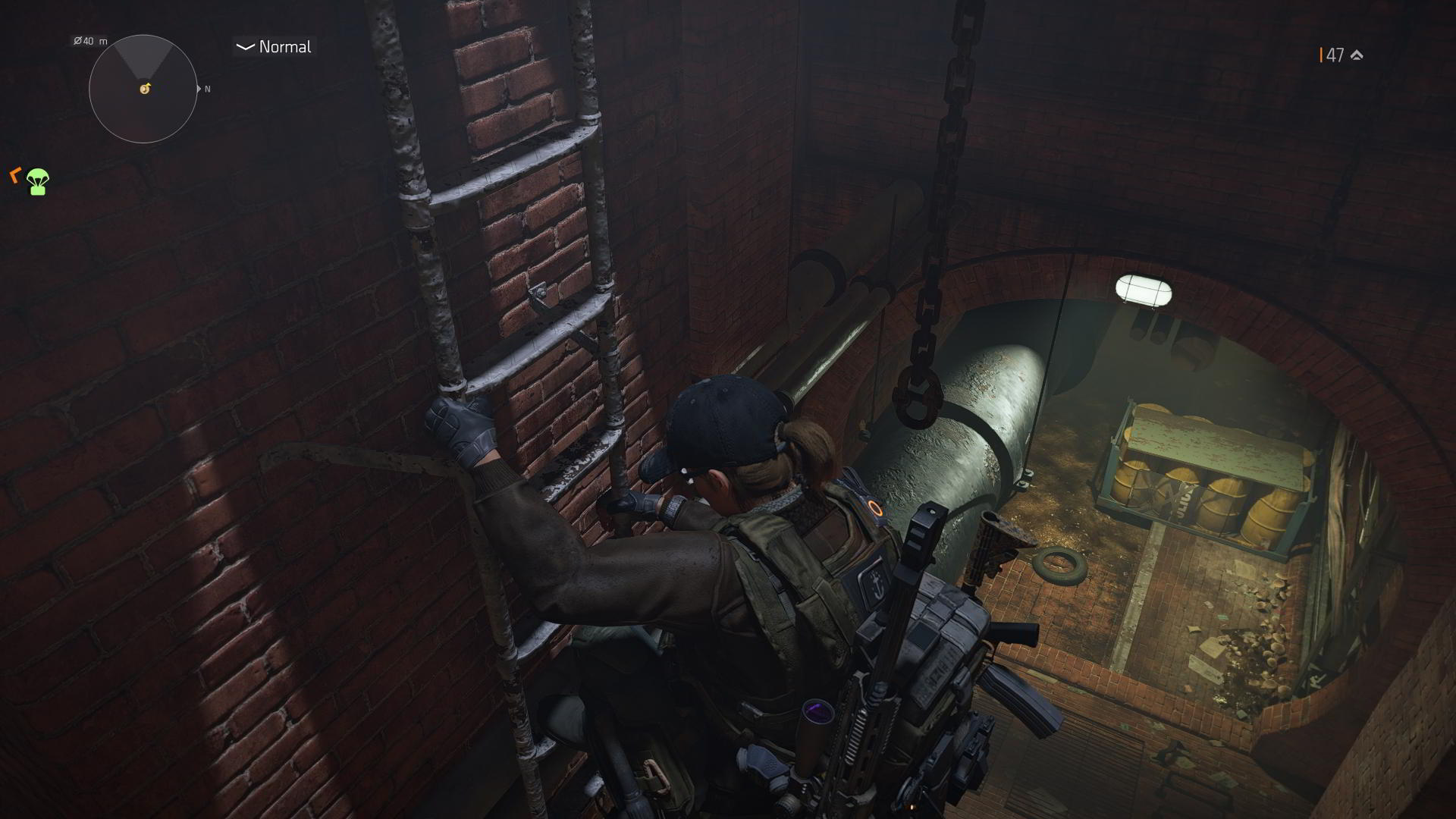The width and height of the screenshot is (1456, 819).
Task: Select the green supply drop parachute icon
Action: click(x=36, y=182)
